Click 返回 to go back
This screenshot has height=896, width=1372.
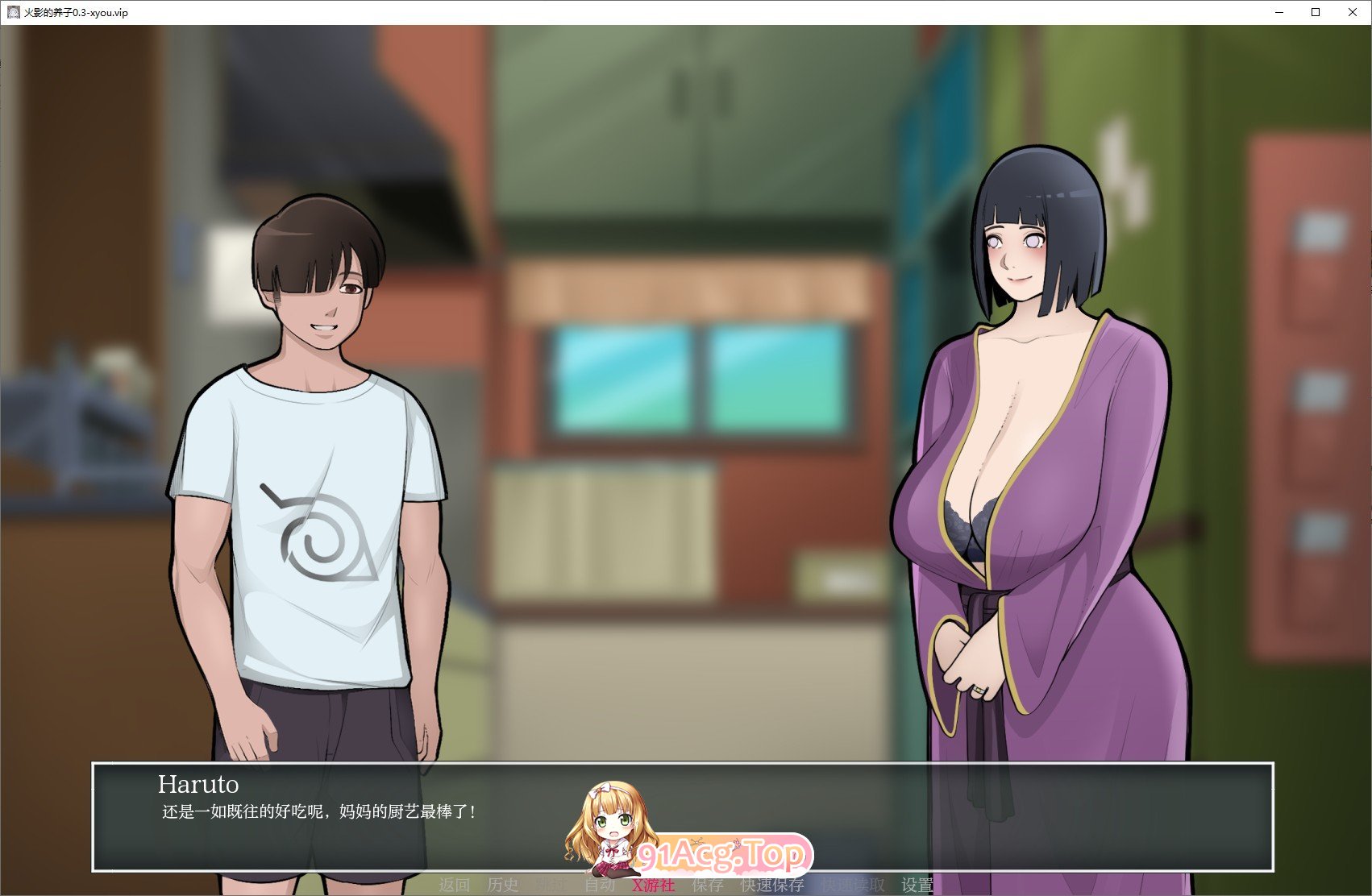click(456, 884)
